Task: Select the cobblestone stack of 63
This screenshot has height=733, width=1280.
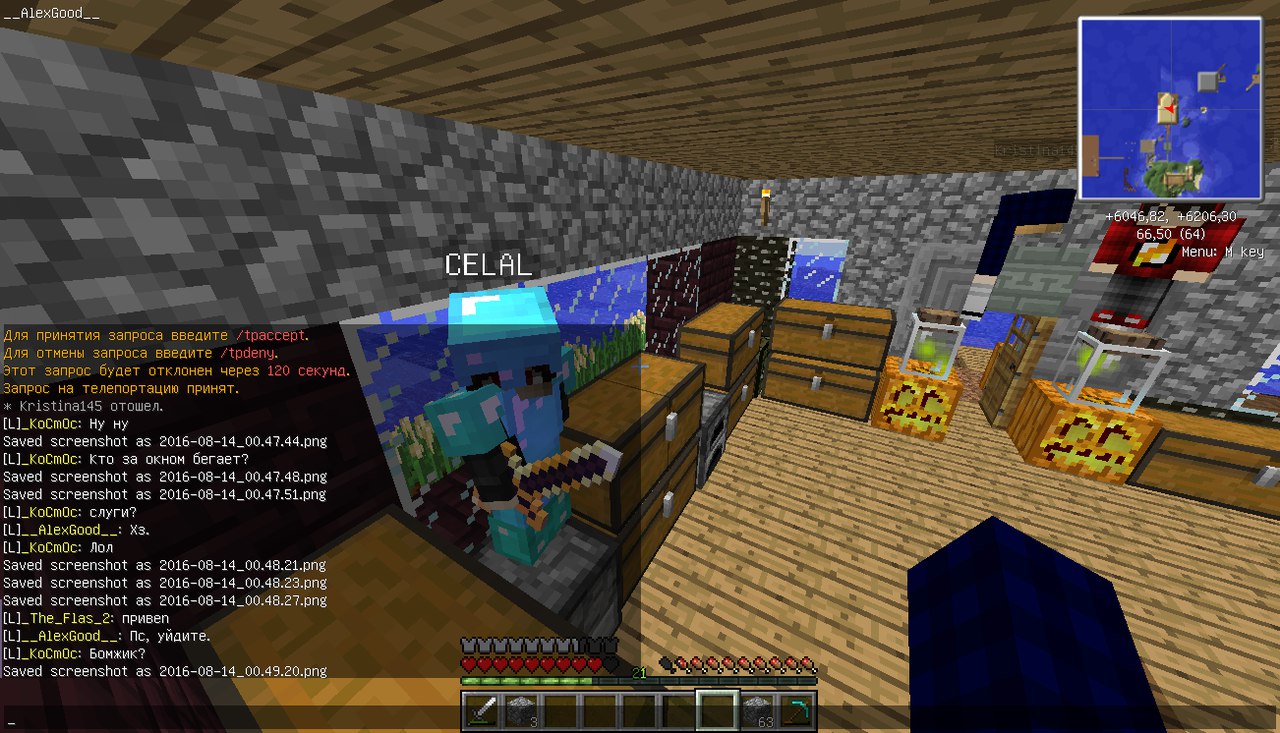Action: pos(758,710)
